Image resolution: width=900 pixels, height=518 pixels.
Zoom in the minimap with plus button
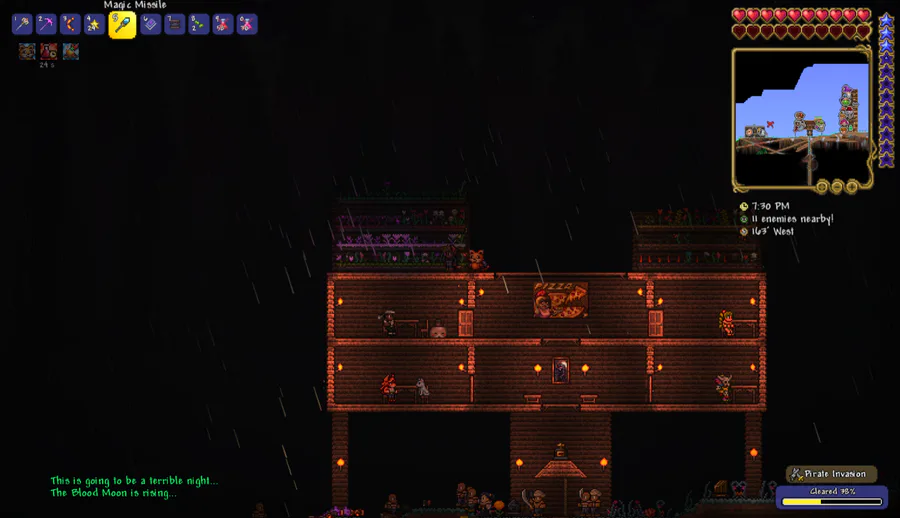[852, 186]
